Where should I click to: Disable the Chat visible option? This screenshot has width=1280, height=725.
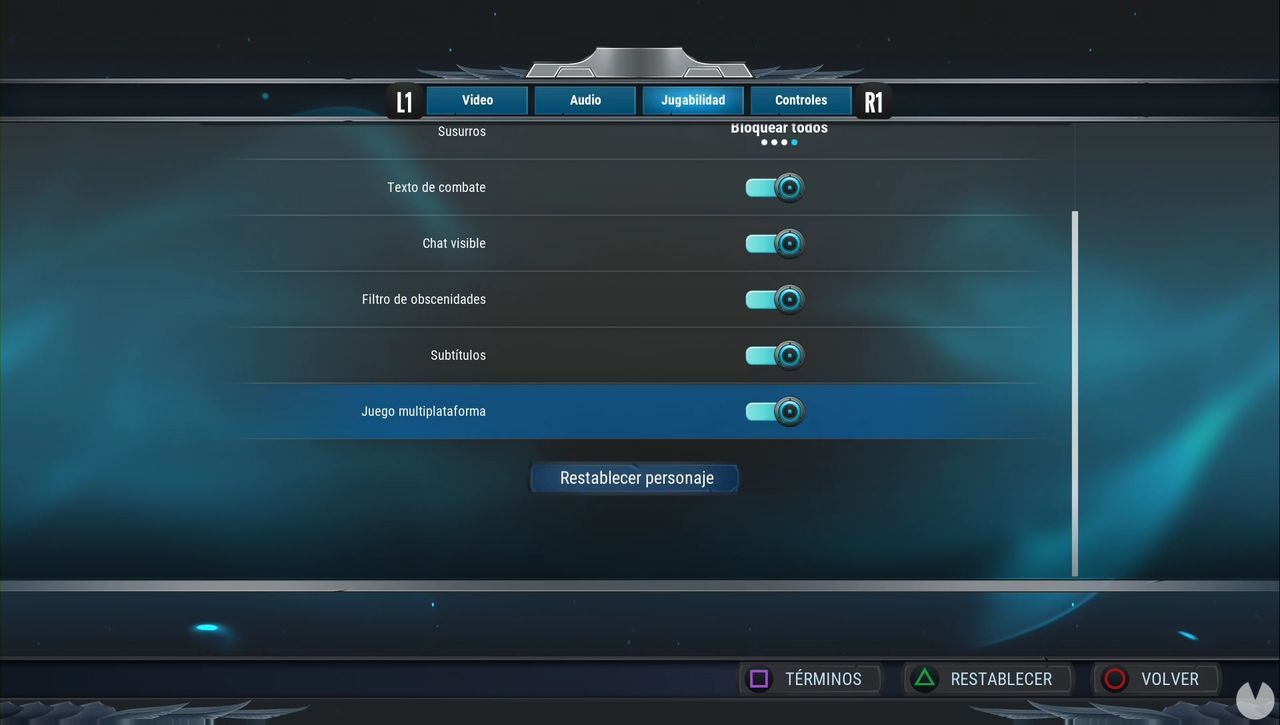(774, 242)
